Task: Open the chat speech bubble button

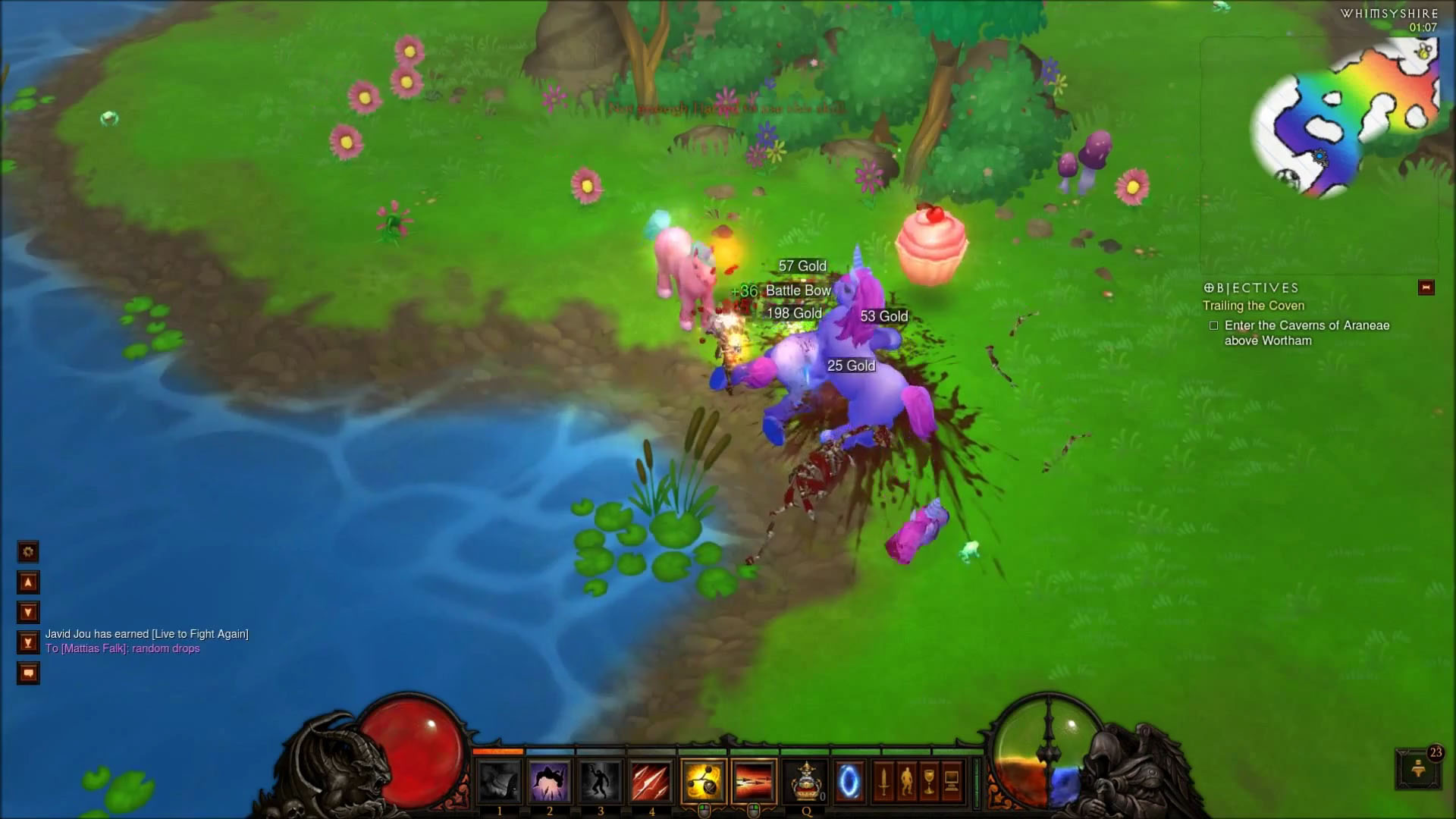Action: 28,673
